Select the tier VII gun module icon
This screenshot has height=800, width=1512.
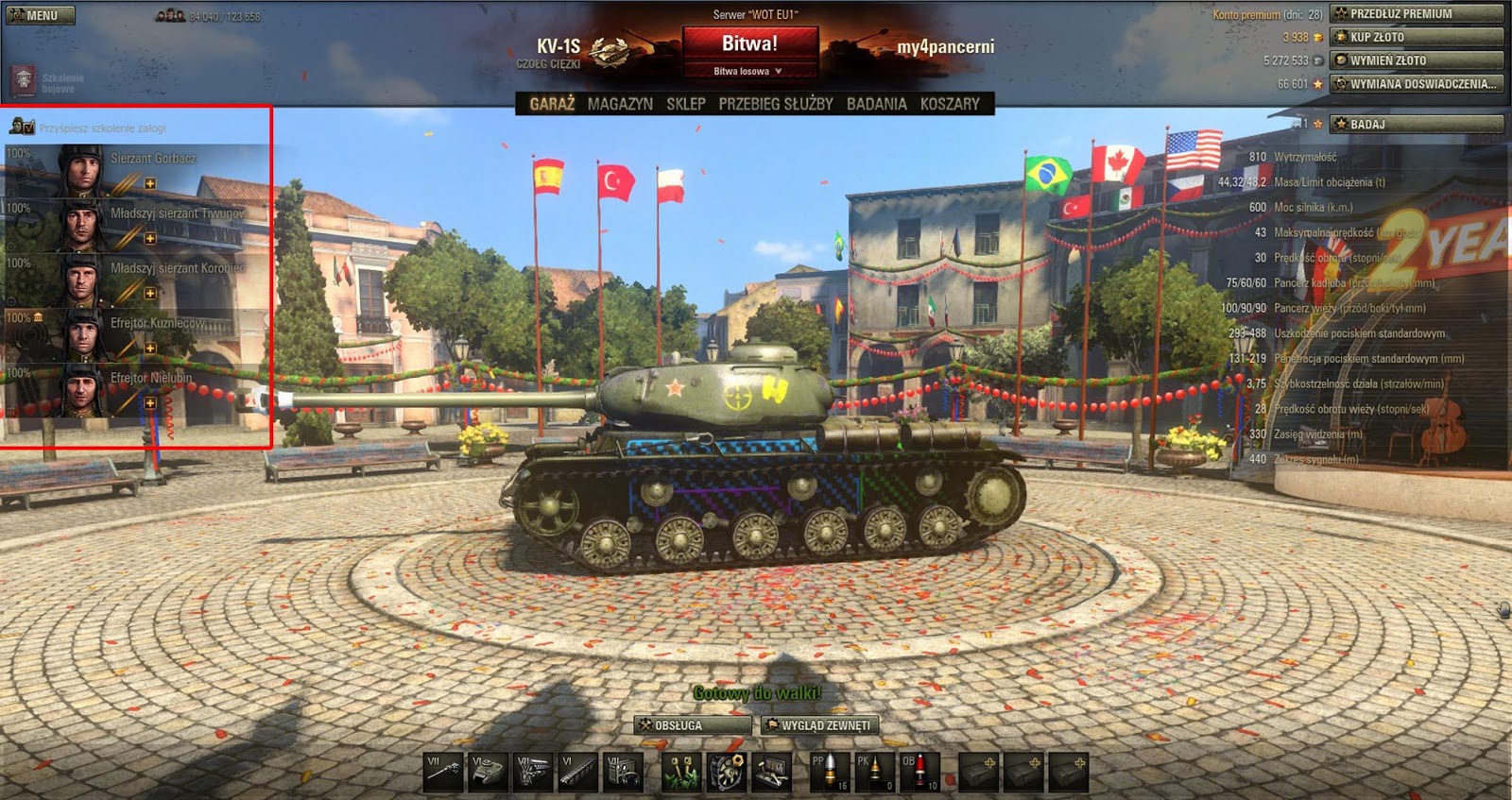click(442, 770)
